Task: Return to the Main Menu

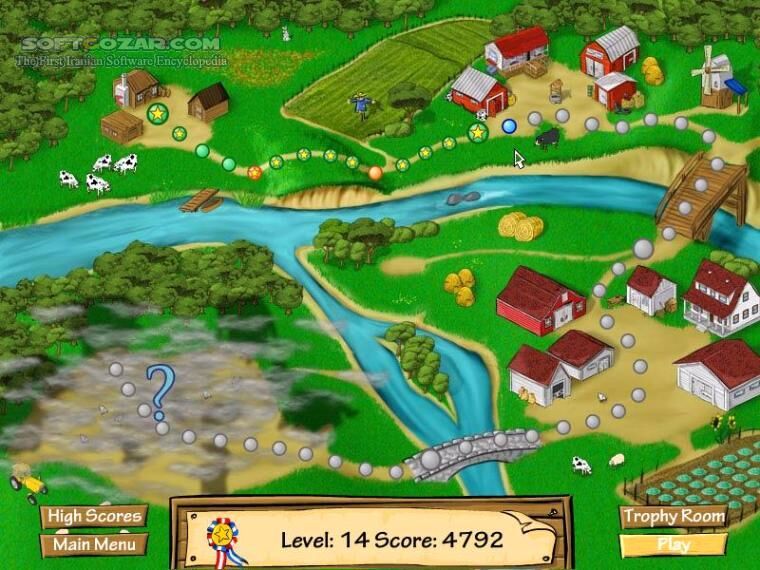Action: (x=94, y=545)
